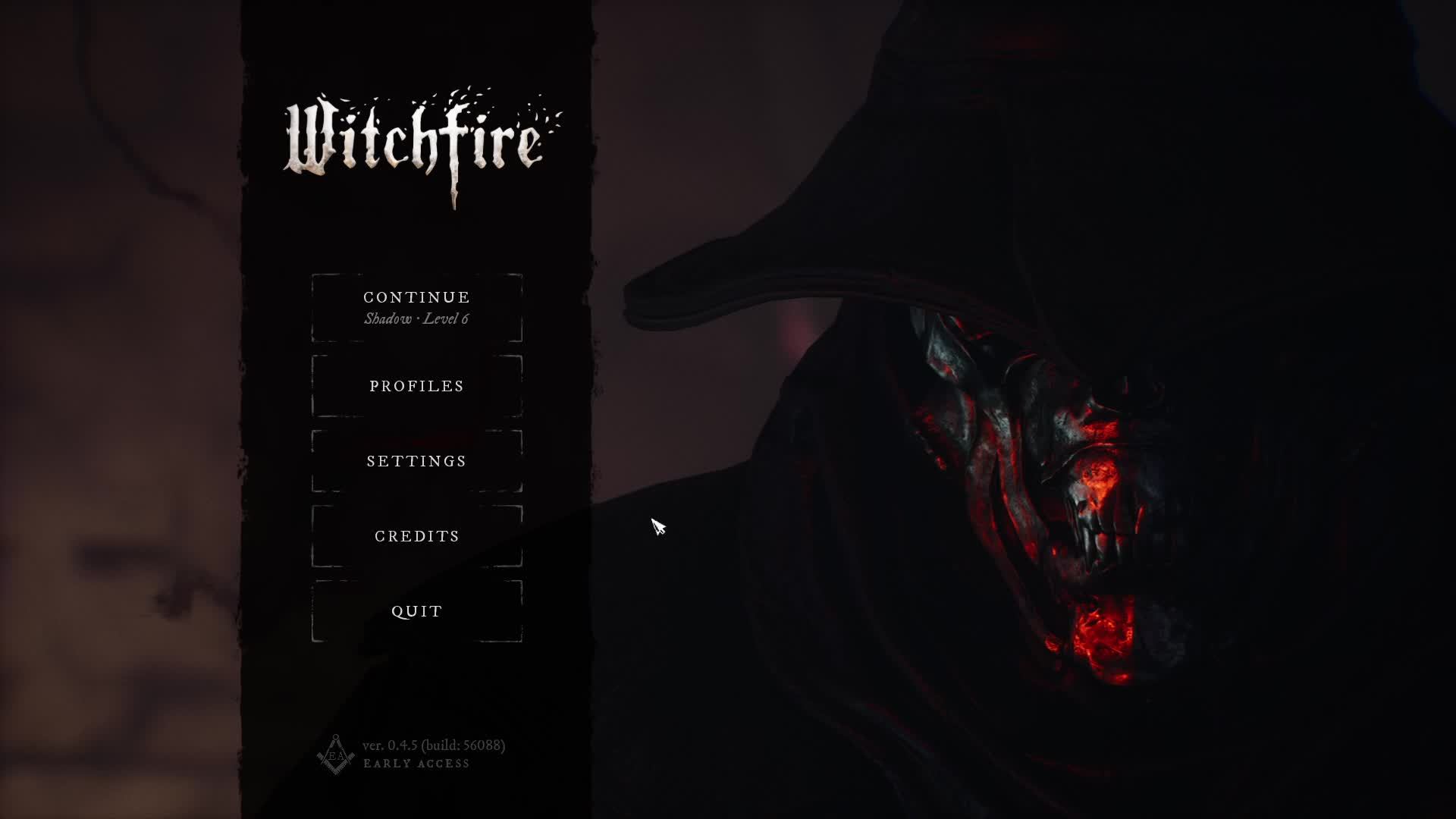The width and height of the screenshot is (1456, 819).
Task: Open the Credits screen
Action: point(416,535)
